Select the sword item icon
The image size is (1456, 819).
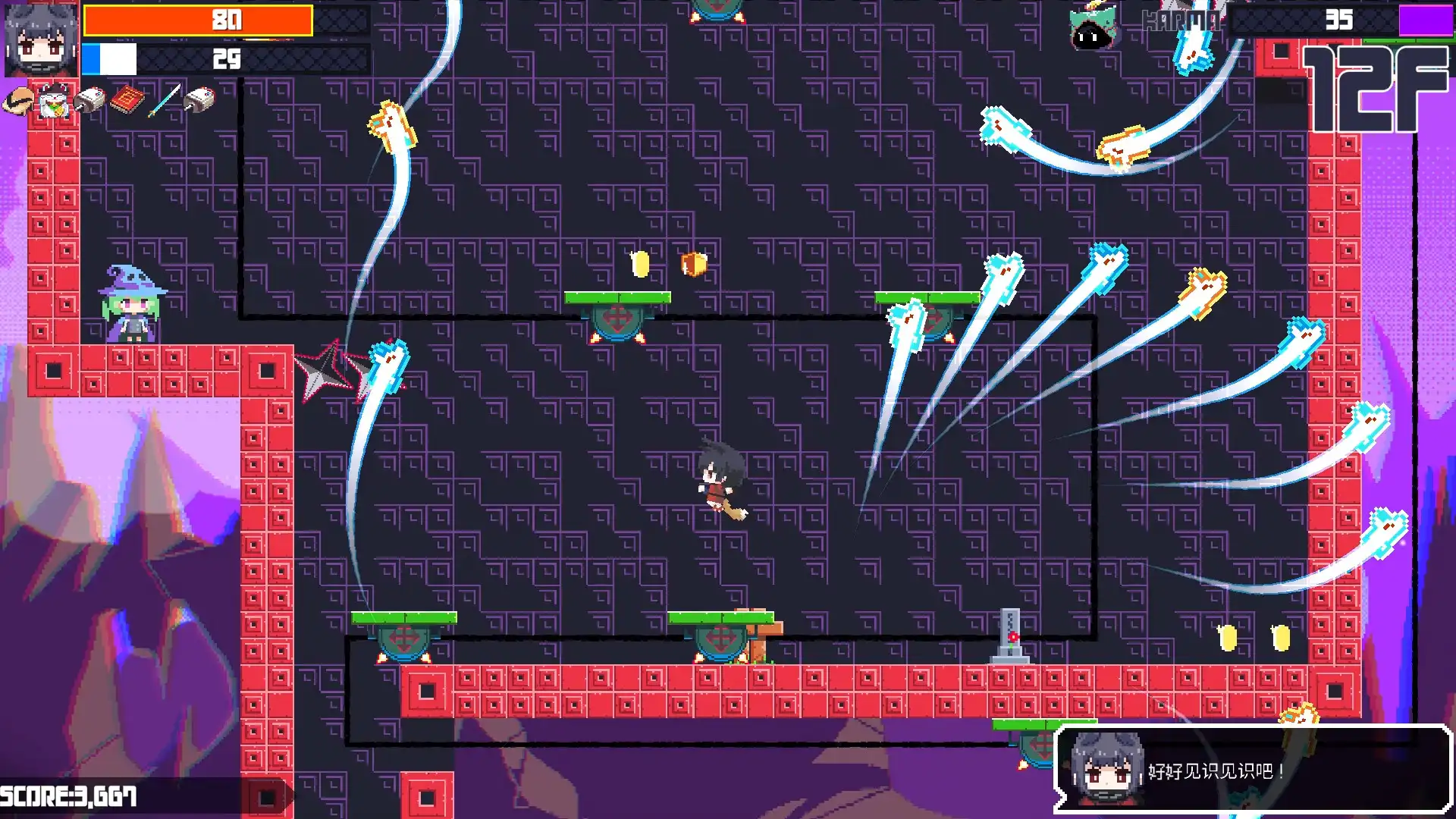(x=165, y=100)
